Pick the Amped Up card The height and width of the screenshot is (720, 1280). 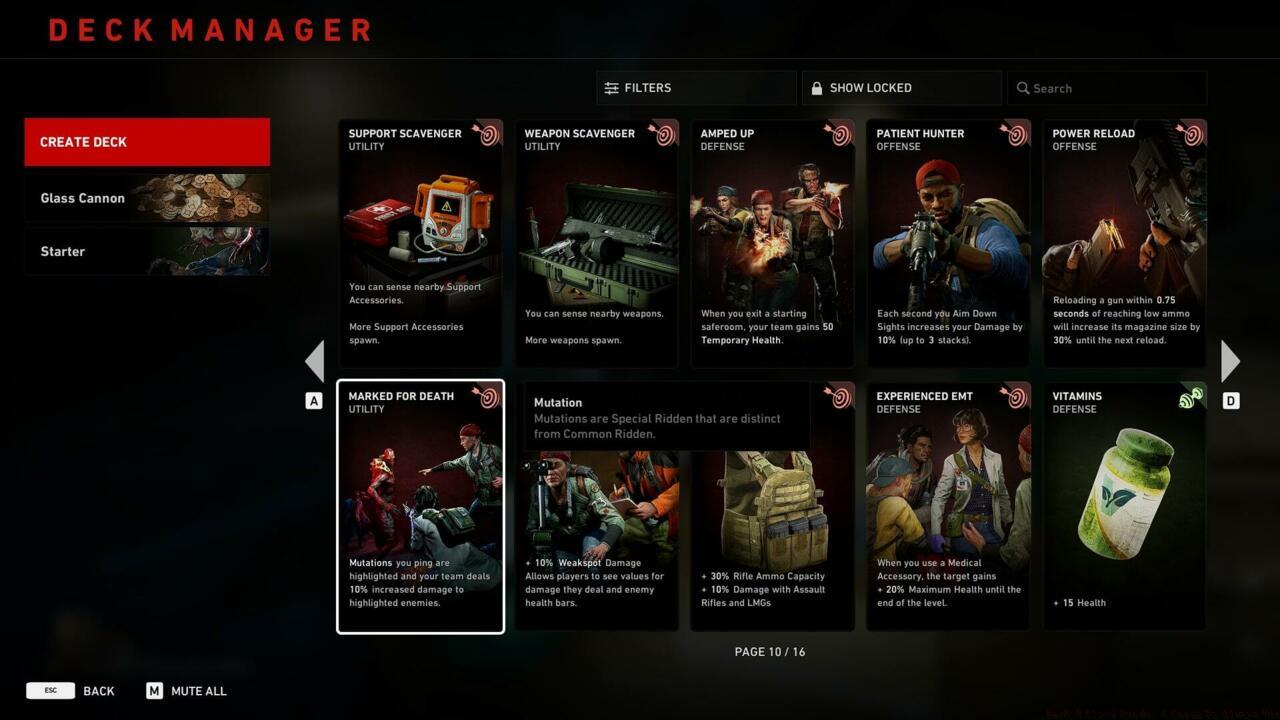pyautogui.click(x=772, y=243)
